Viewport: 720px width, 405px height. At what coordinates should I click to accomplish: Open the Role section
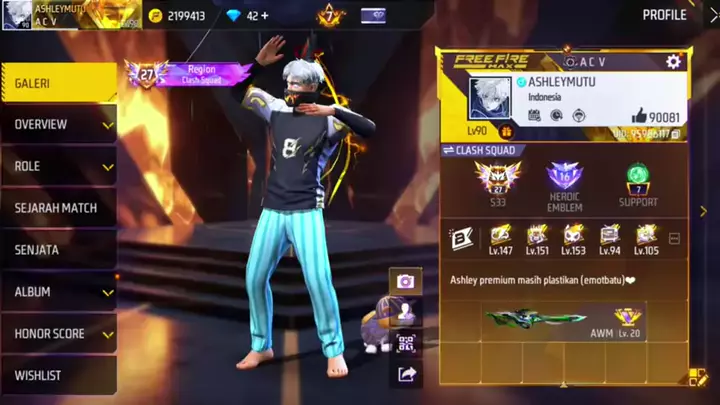pyautogui.click(x=58, y=167)
